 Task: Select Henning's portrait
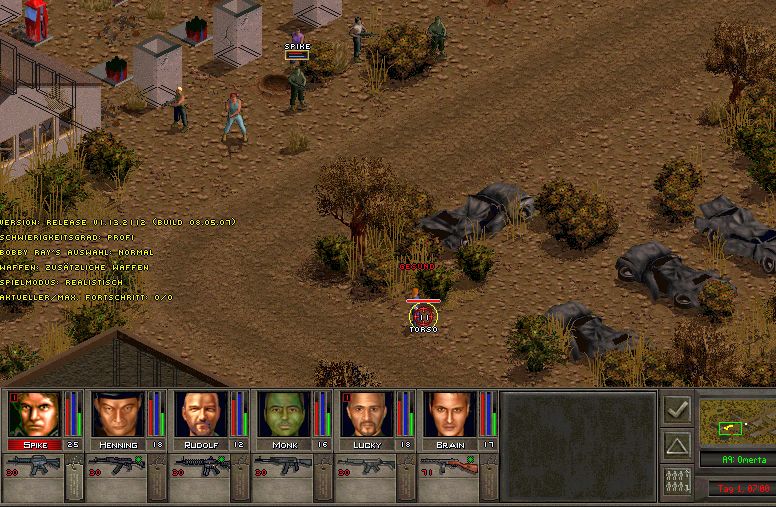(x=118, y=414)
